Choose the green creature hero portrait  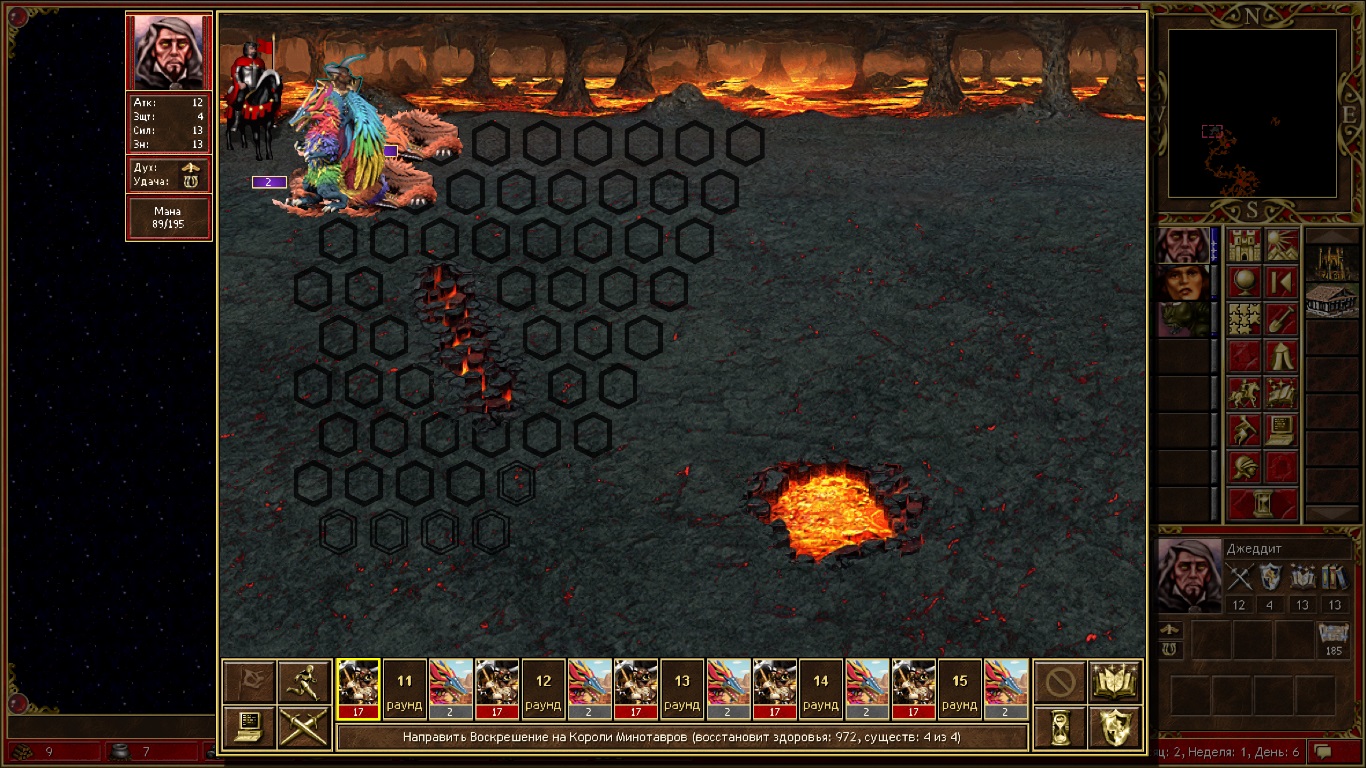point(1182,320)
